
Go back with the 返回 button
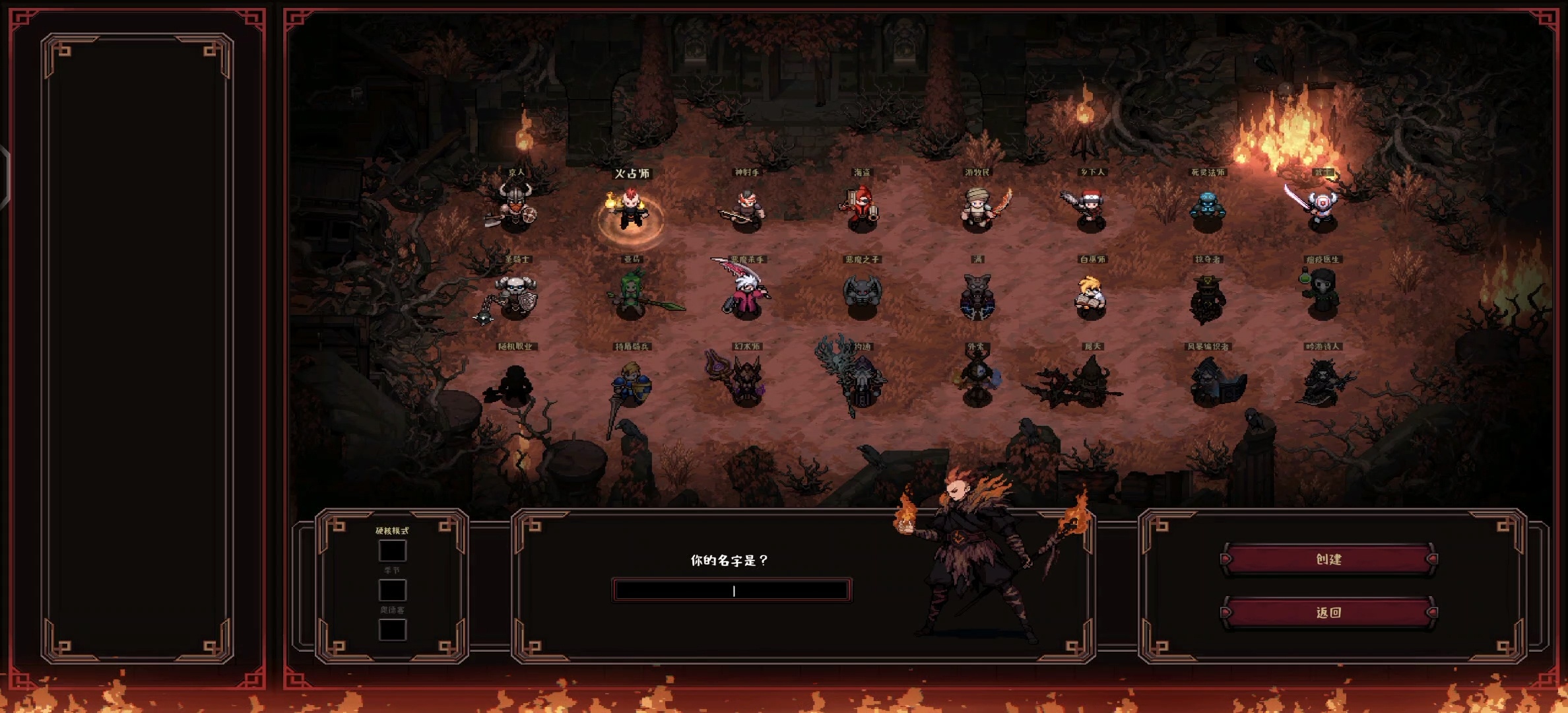click(1328, 612)
